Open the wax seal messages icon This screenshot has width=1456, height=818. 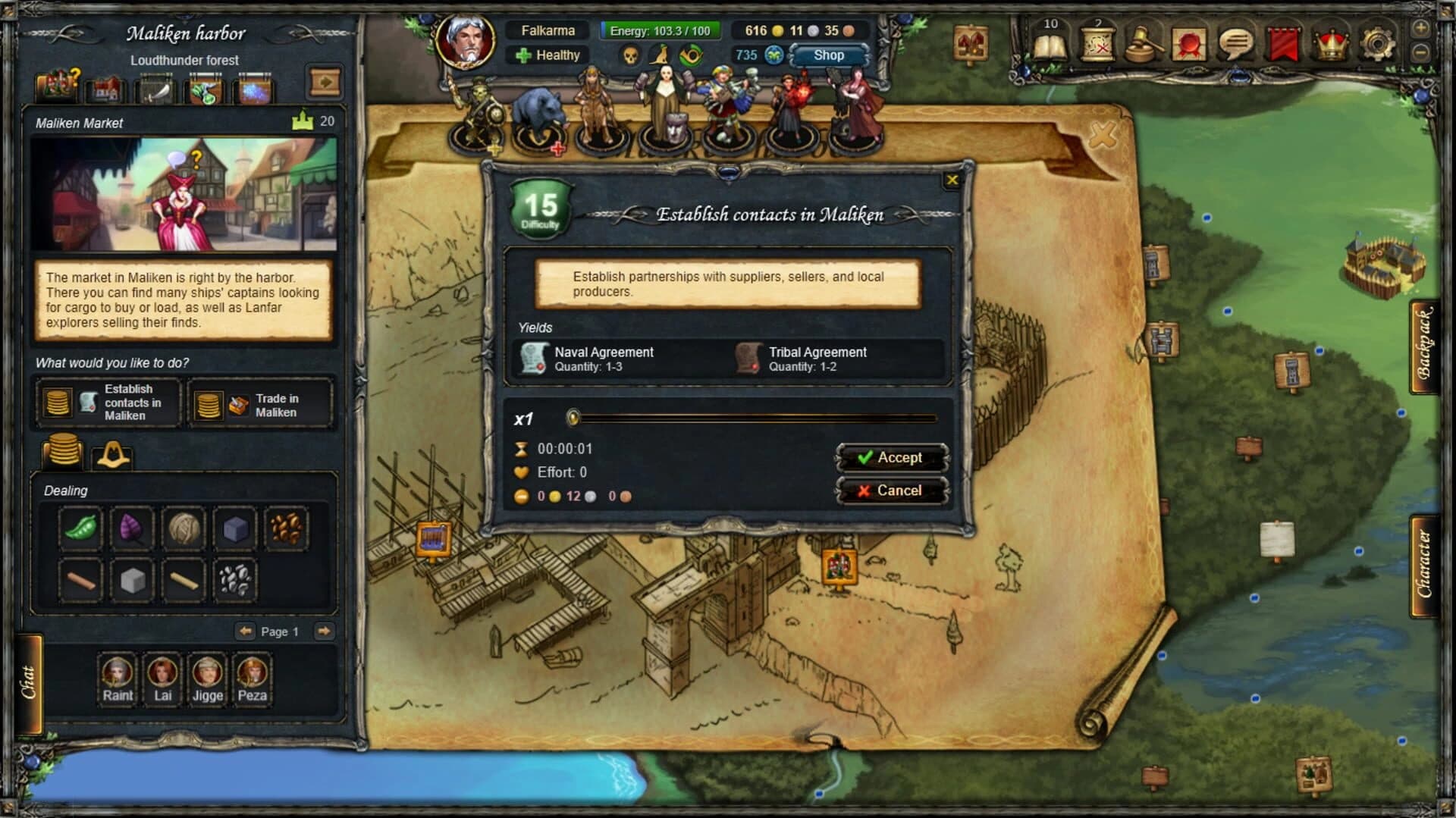click(1188, 44)
